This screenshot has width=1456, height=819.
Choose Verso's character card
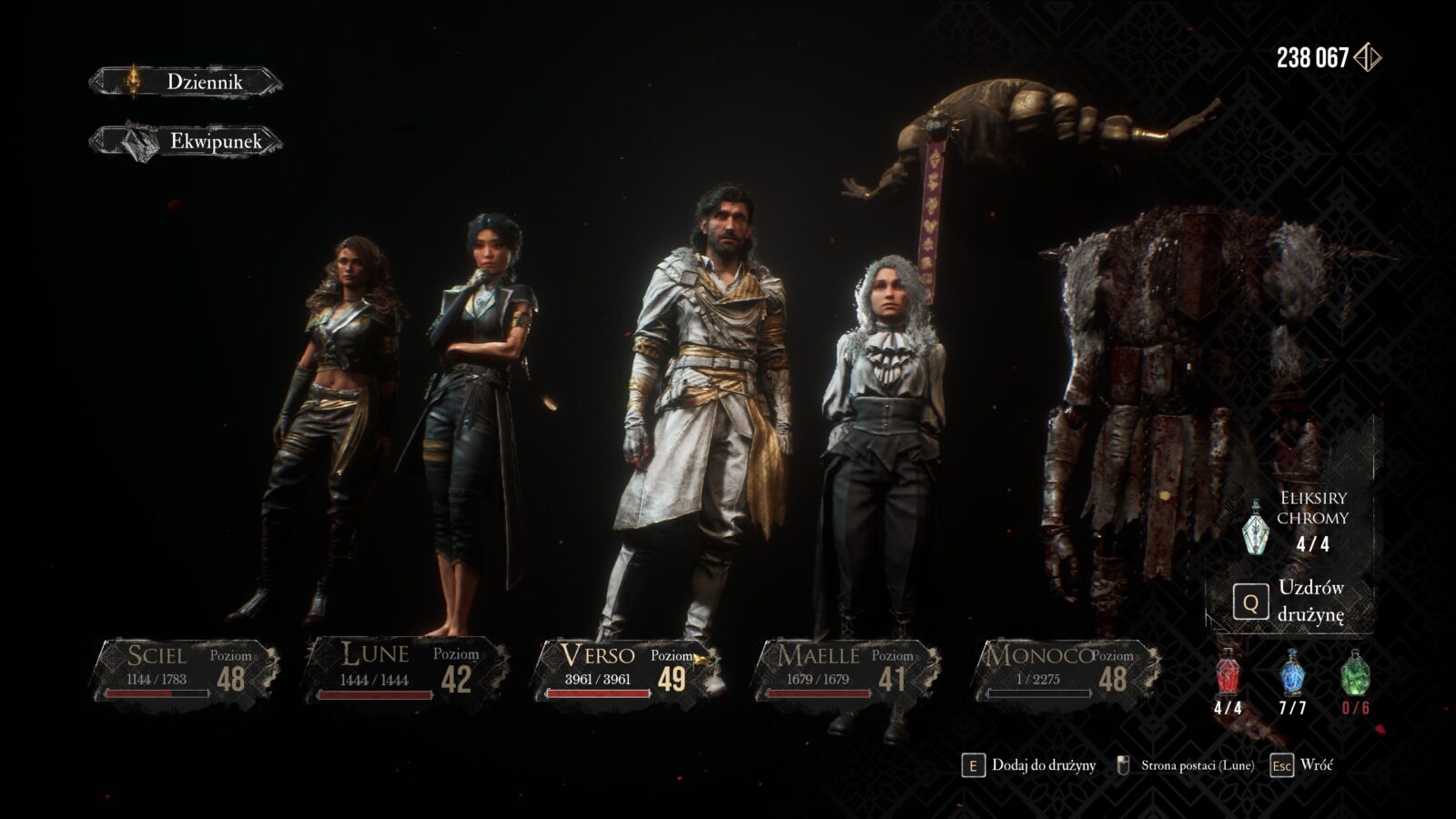pyautogui.click(x=628, y=670)
